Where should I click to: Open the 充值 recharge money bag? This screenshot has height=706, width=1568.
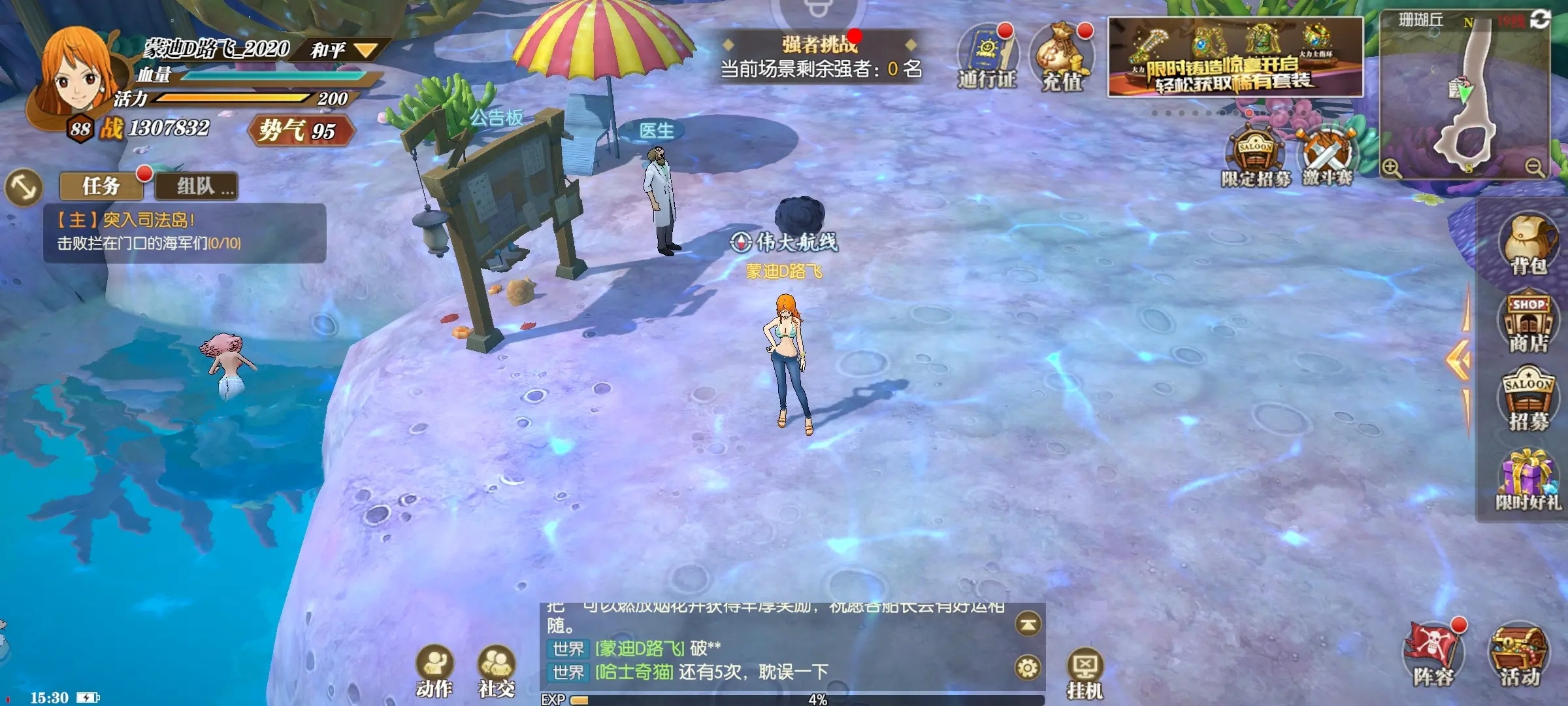[x=1062, y=59]
